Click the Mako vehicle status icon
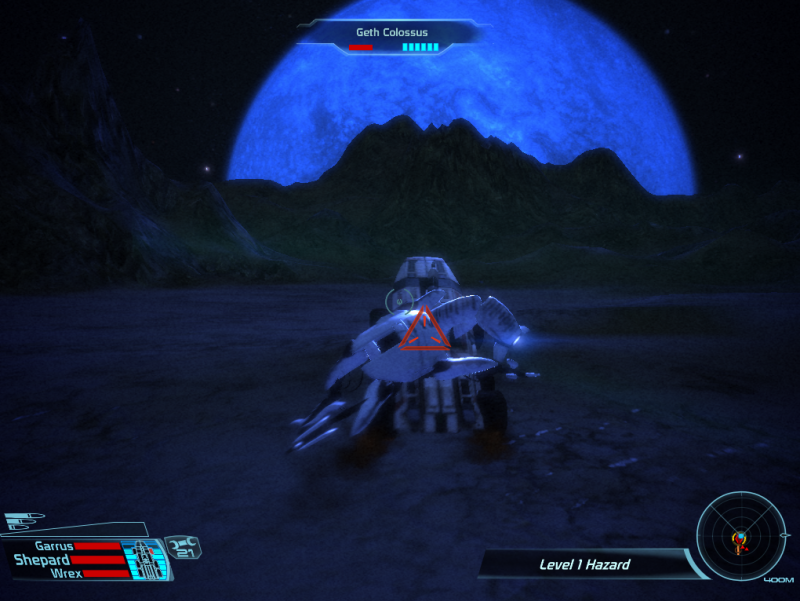 tap(145, 560)
